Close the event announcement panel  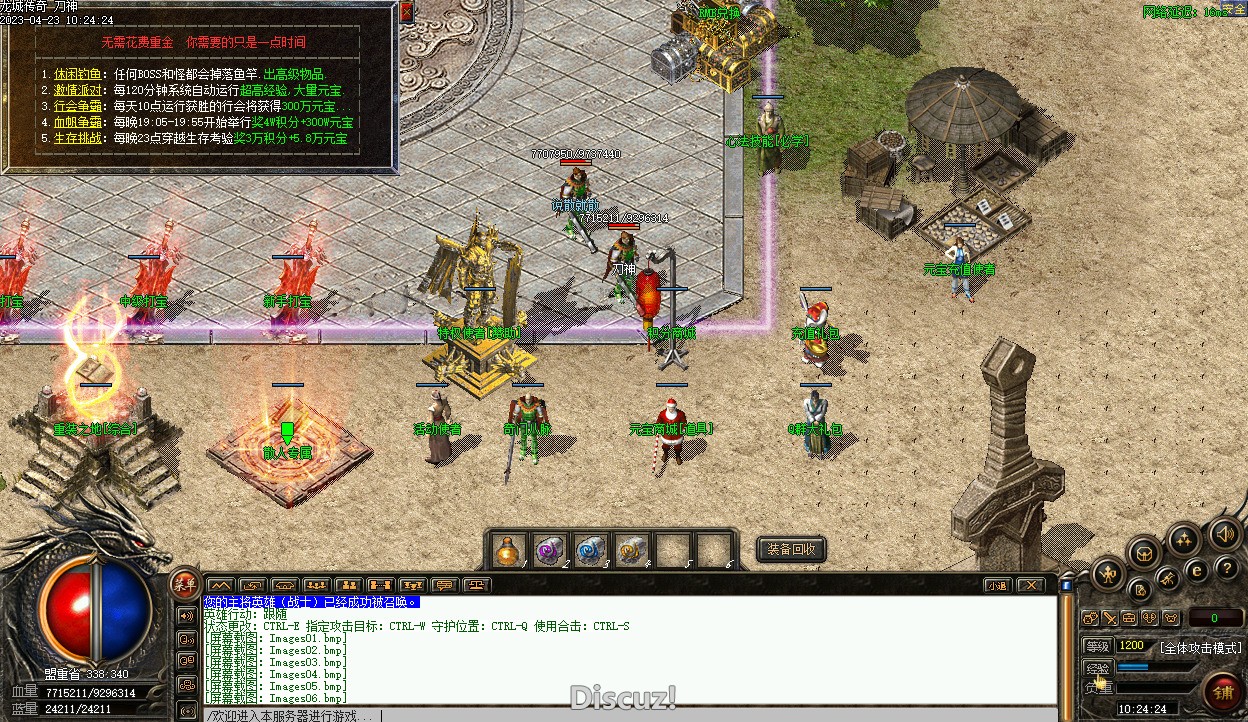[406, 12]
